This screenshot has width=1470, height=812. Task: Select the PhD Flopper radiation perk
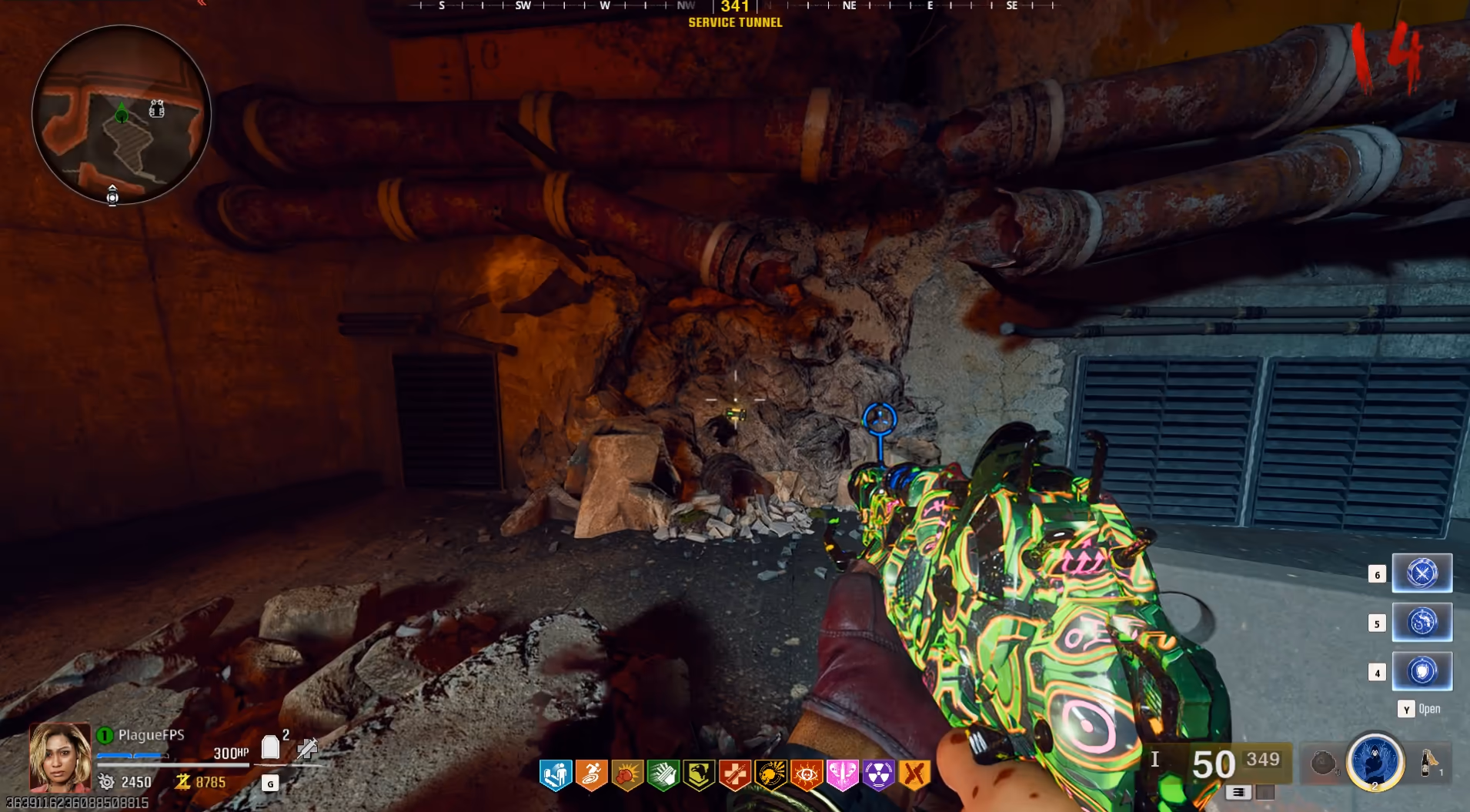coord(878,775)
